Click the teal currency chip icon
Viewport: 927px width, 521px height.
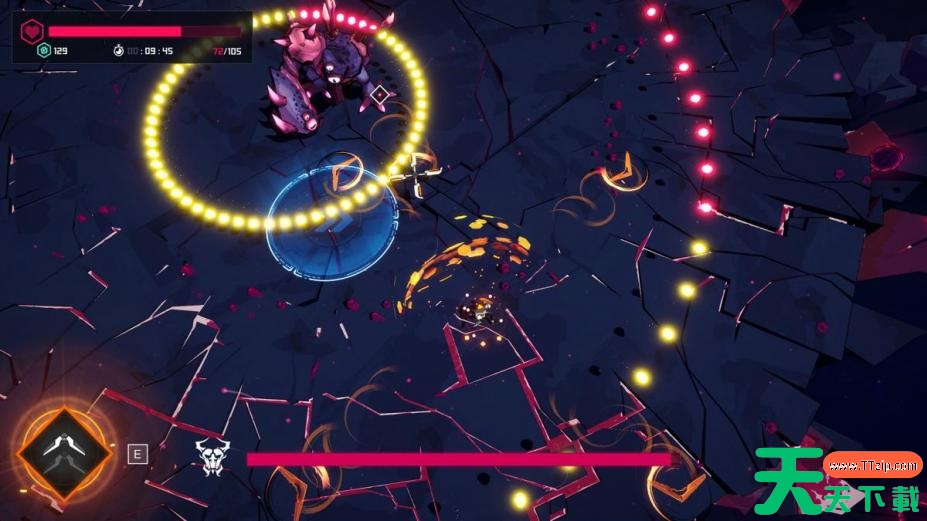[x=43, y=50]
